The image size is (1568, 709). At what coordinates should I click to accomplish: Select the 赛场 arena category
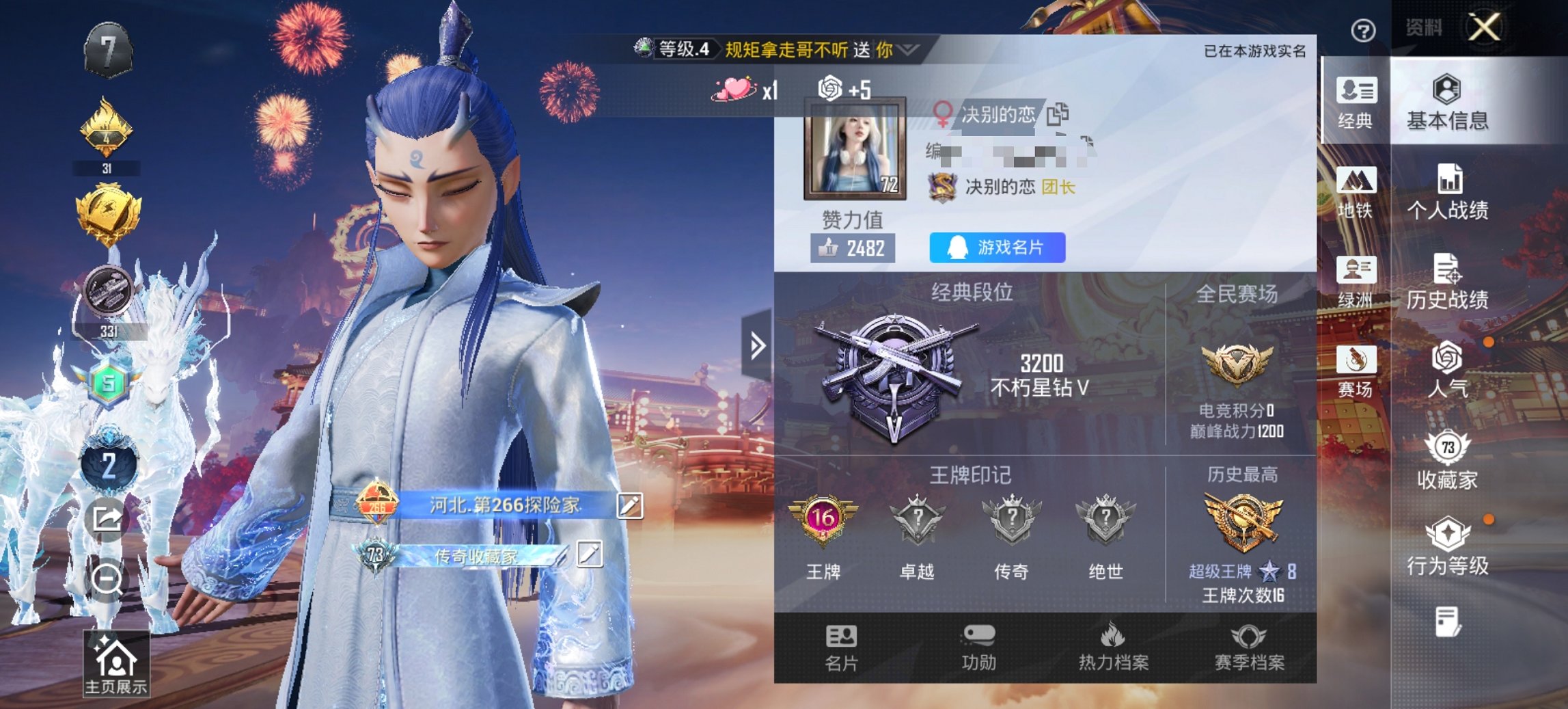[x=1358, y=377]
